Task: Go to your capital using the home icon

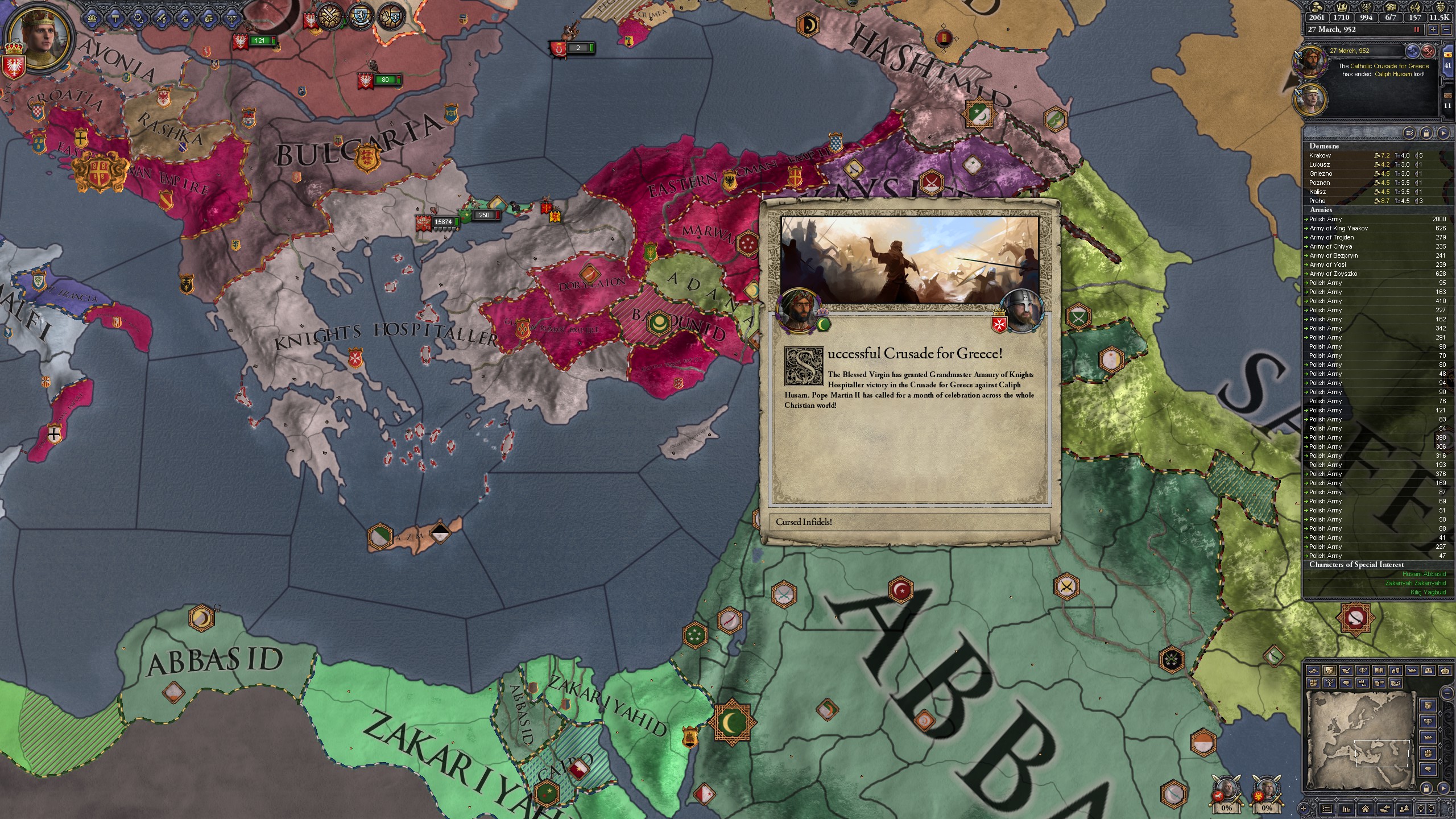Action: coord(1366,810)
